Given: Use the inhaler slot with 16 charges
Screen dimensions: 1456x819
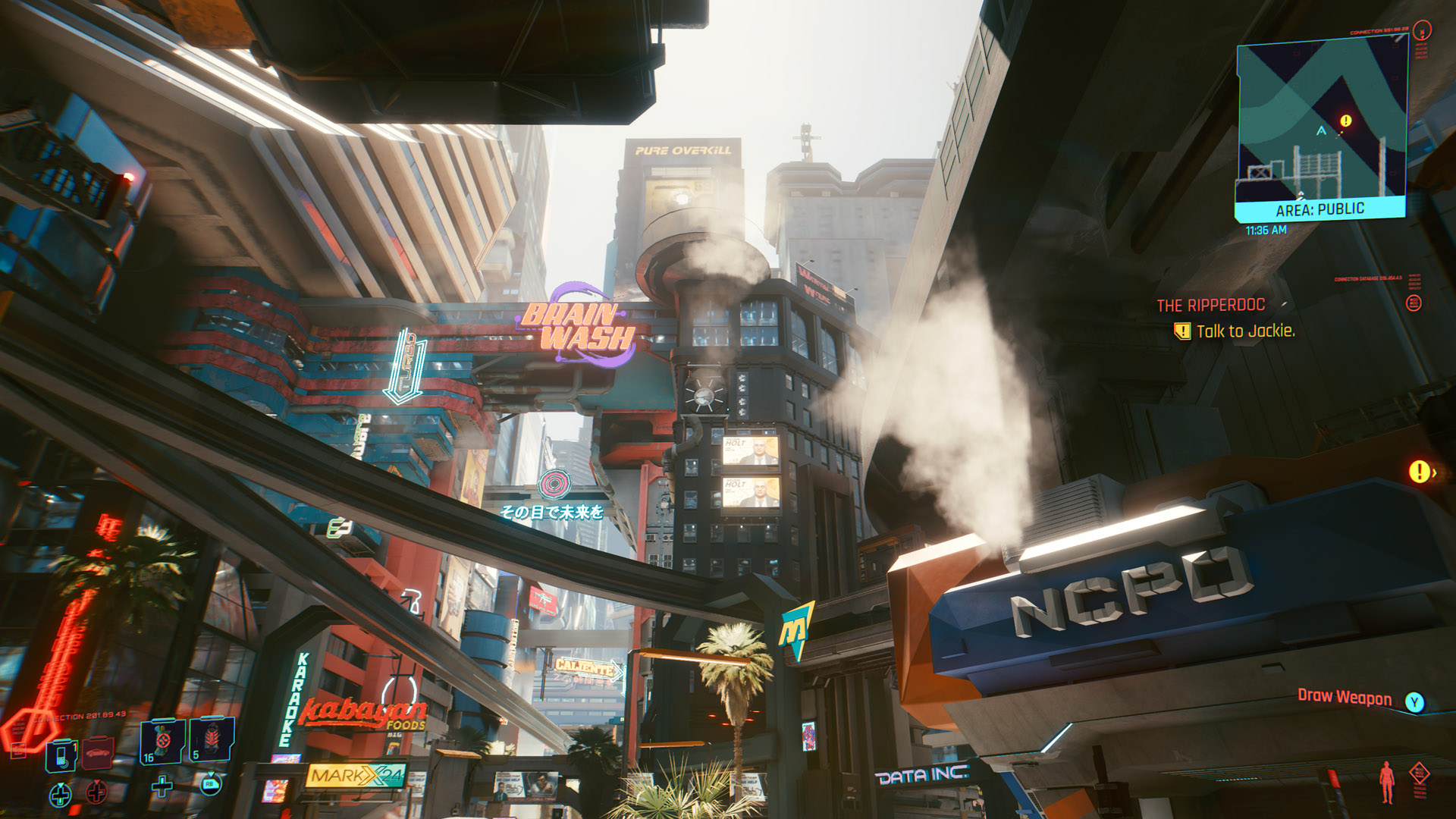Looking at the screenshot, I should pos(162,741).
